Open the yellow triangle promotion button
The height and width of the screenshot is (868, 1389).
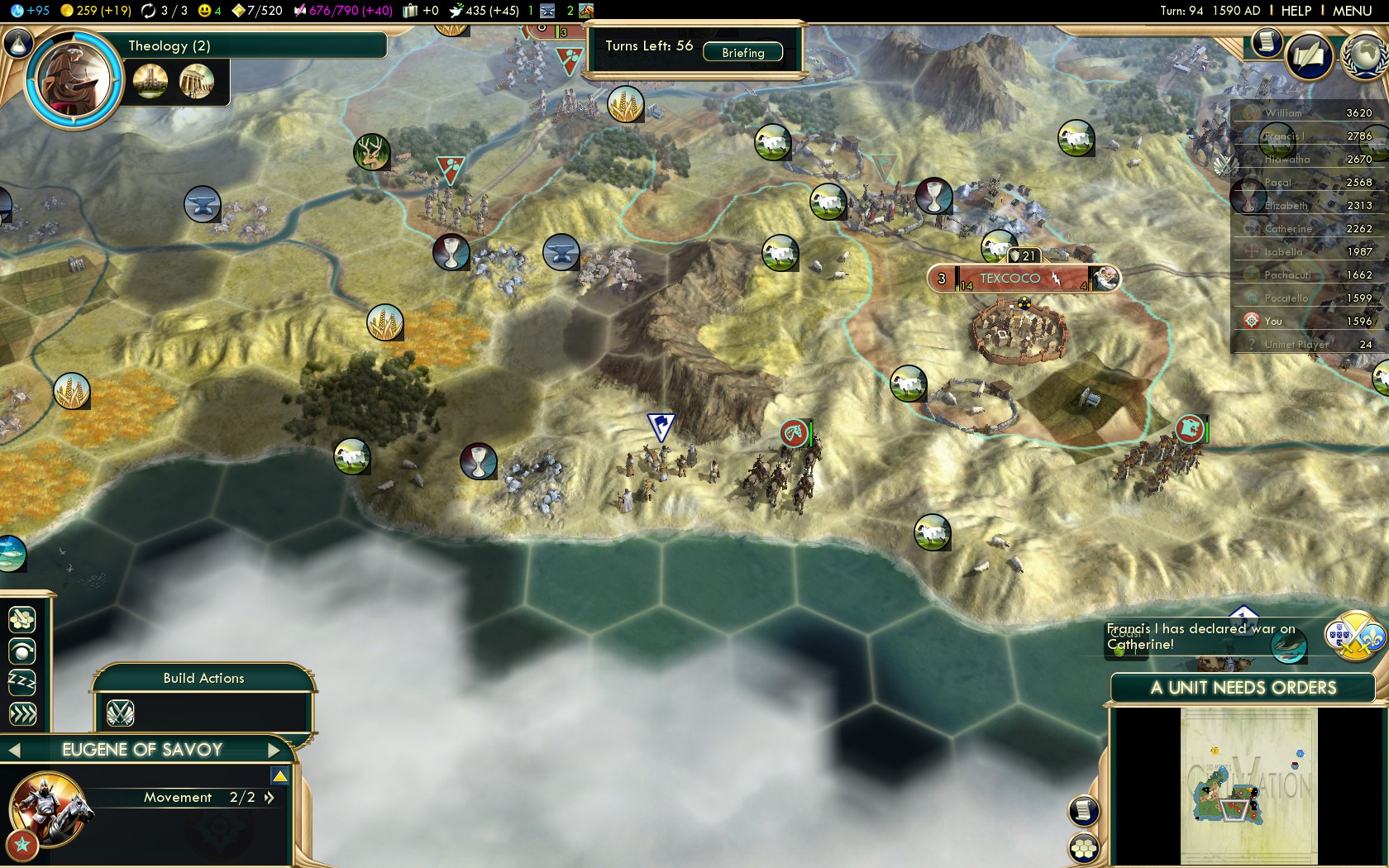(279, 776)
